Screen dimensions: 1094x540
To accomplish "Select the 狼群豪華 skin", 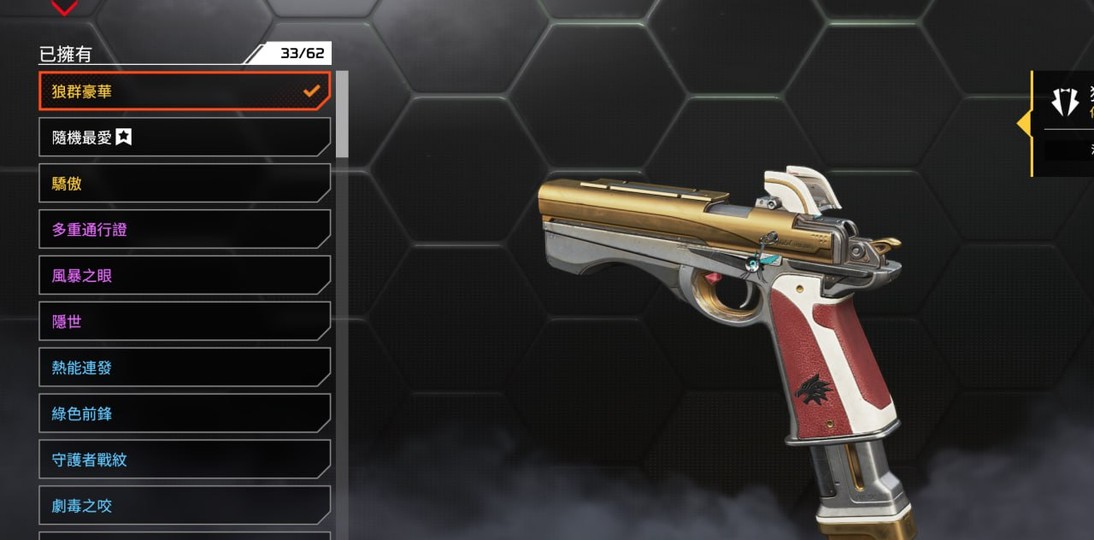I will [x=184, y=91].
